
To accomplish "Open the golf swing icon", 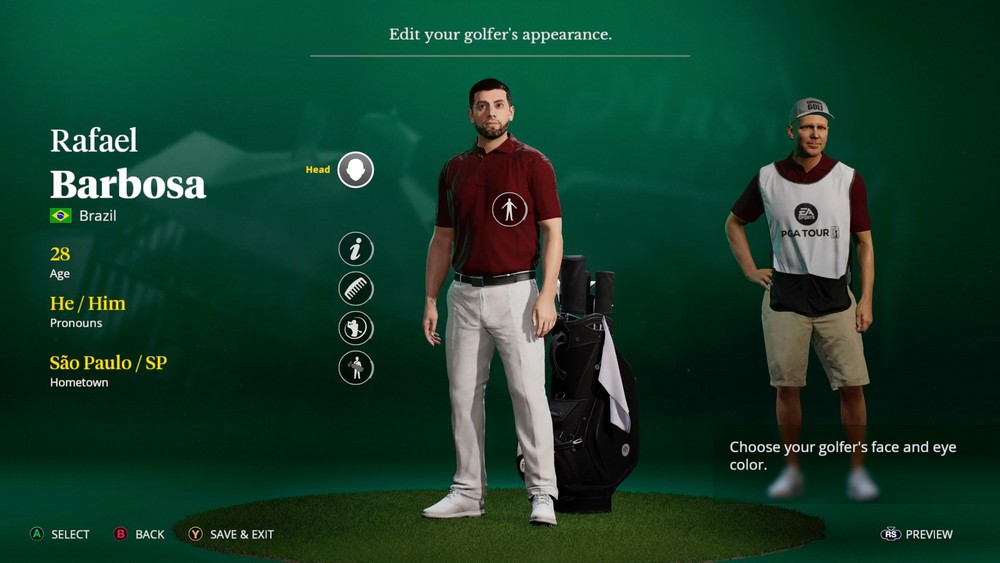I will (x=355, y=328).
